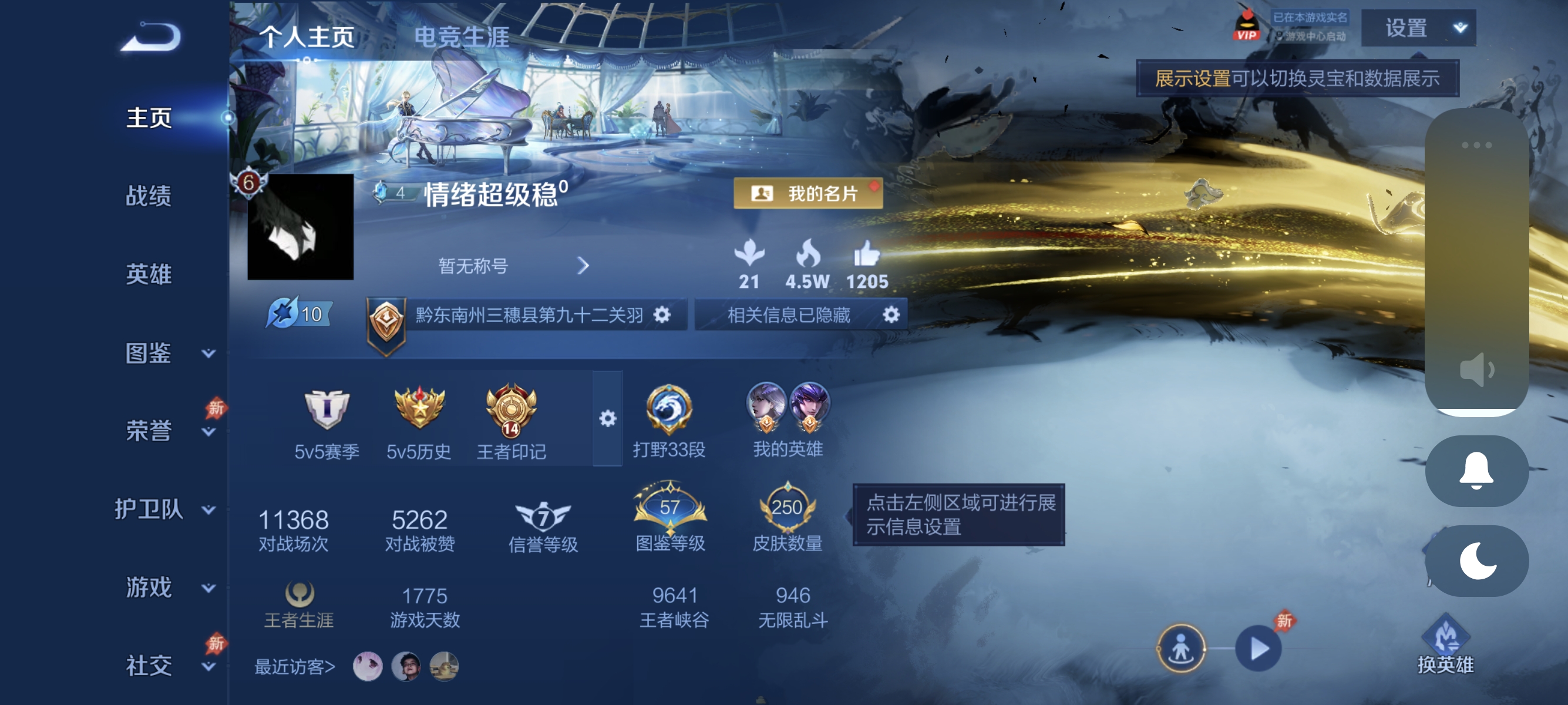Switch to the 电竞生涯 tab
The image size is (1568, 705).
click(x=463, y=36)
